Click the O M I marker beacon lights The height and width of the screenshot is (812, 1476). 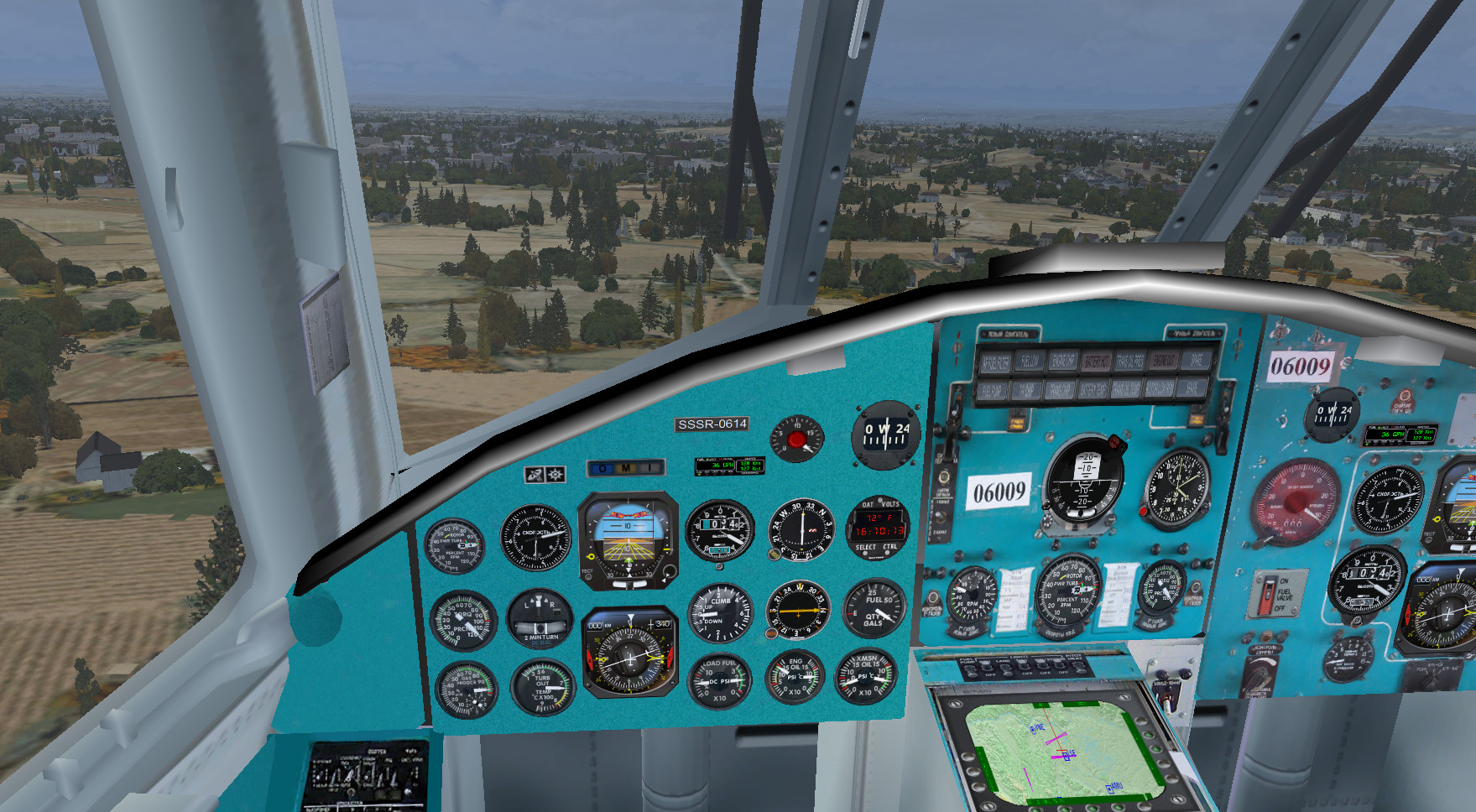coord(625,467)
